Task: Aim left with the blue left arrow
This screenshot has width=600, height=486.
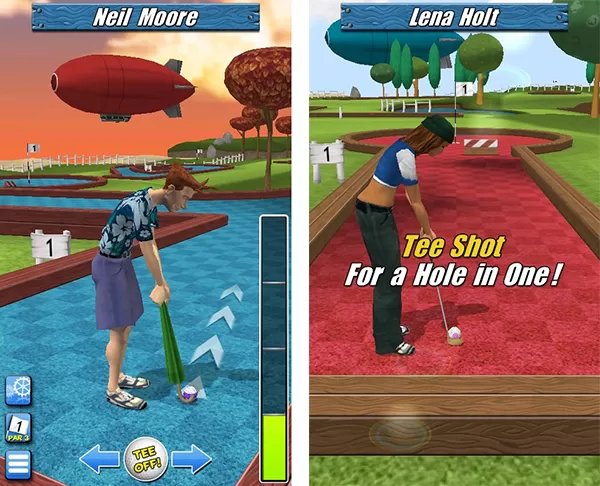Action: pos(100,459)
